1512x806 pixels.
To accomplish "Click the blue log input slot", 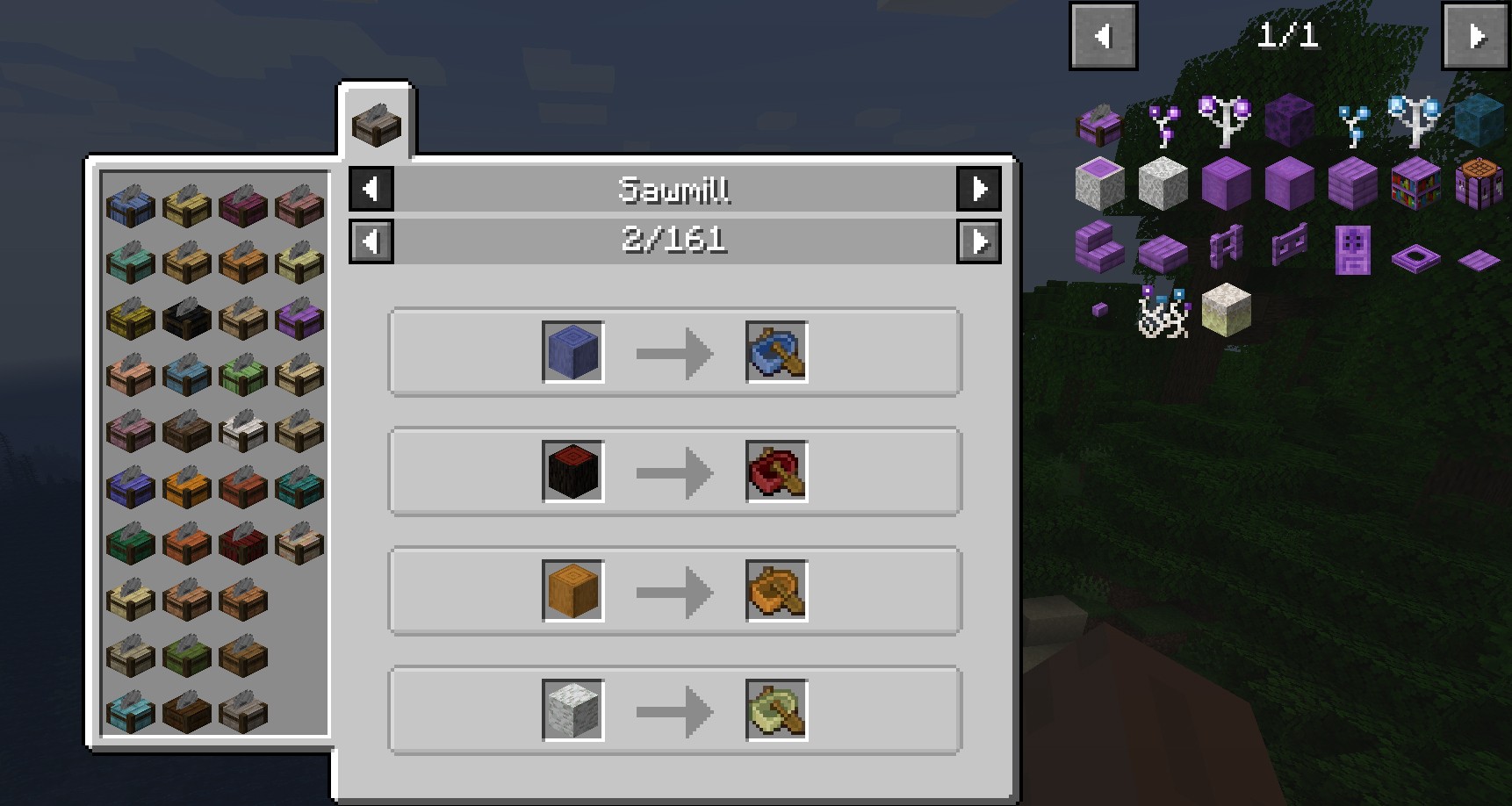I will pos(572,352).
